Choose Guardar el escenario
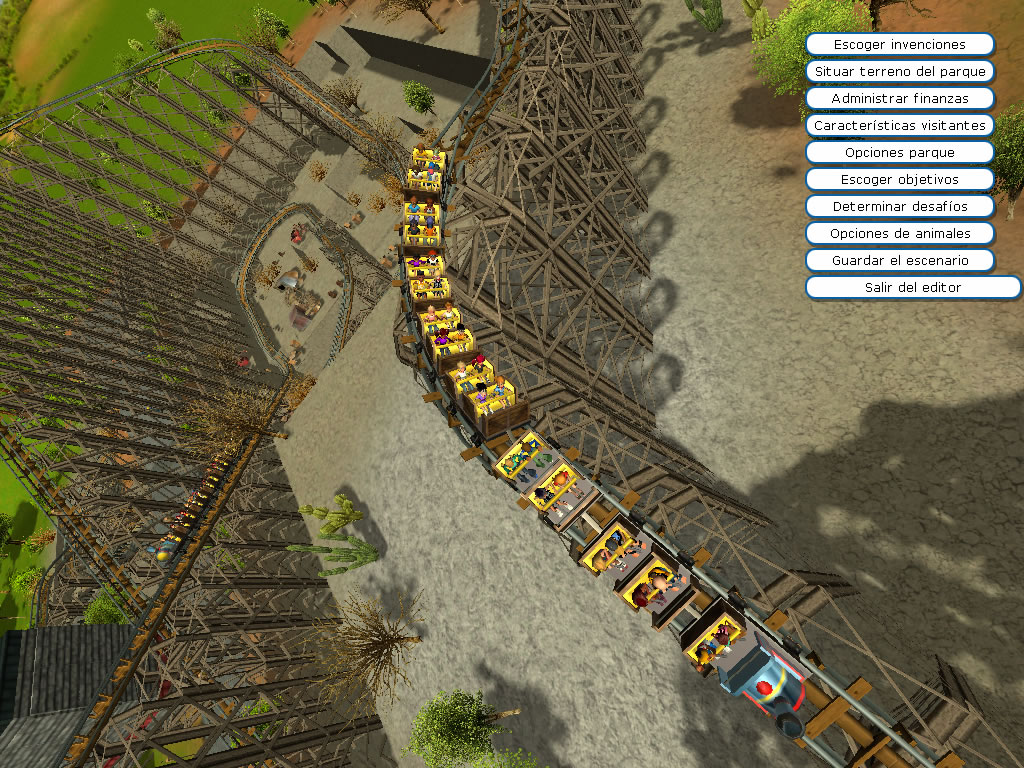1024x768 pixels. tap(899, 260)
